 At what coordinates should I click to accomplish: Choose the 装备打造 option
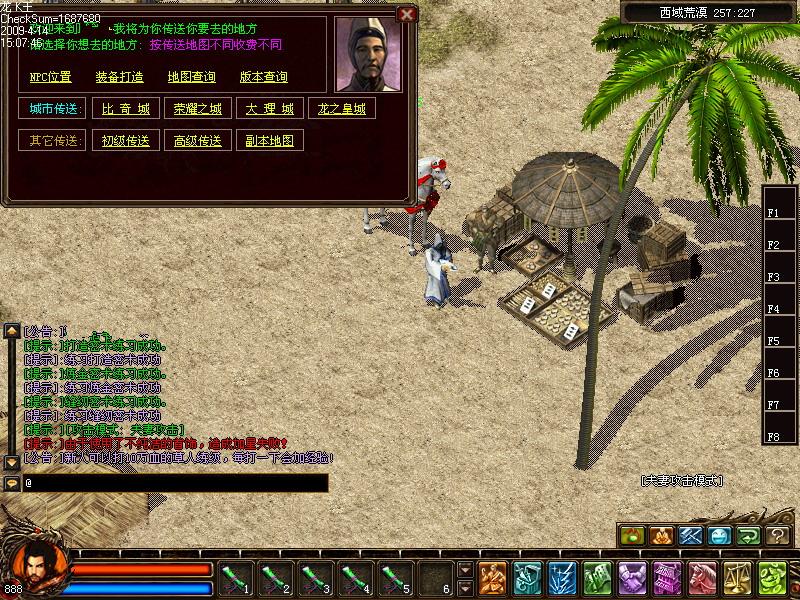tap(119, 77)
